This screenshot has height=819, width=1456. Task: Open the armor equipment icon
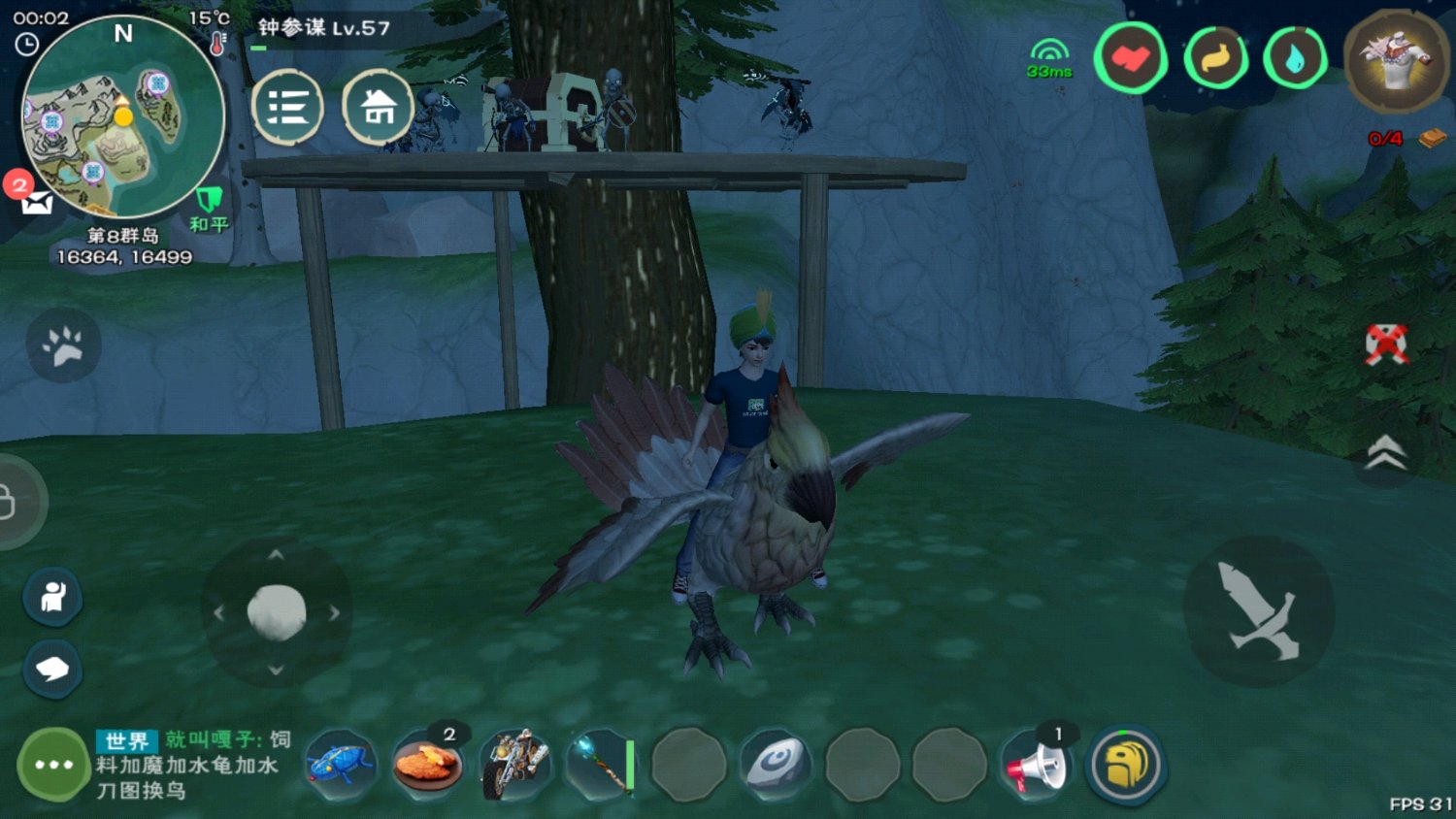(1397, 60)
